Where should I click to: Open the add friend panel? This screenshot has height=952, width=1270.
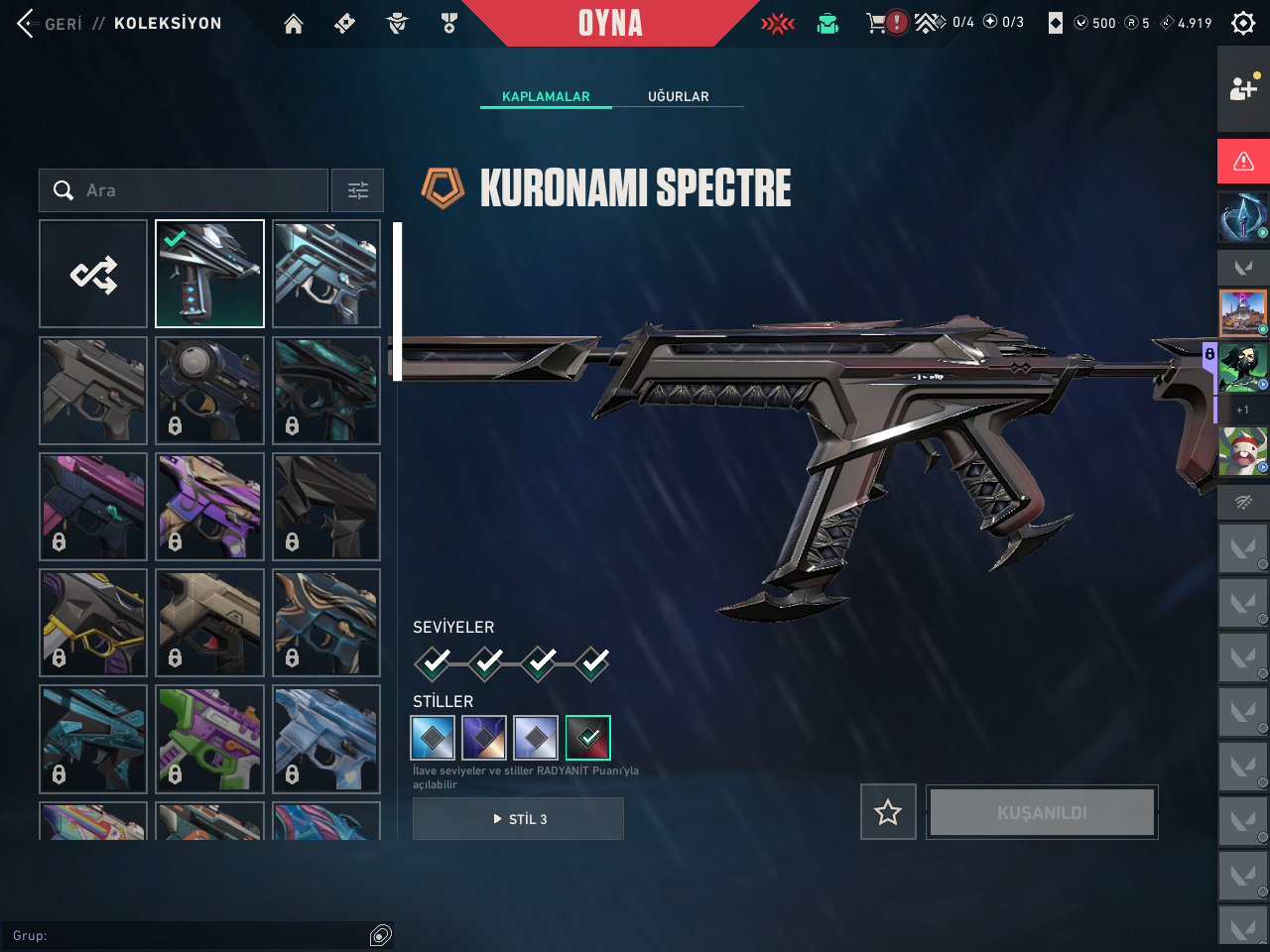[x=1243, y=89]
